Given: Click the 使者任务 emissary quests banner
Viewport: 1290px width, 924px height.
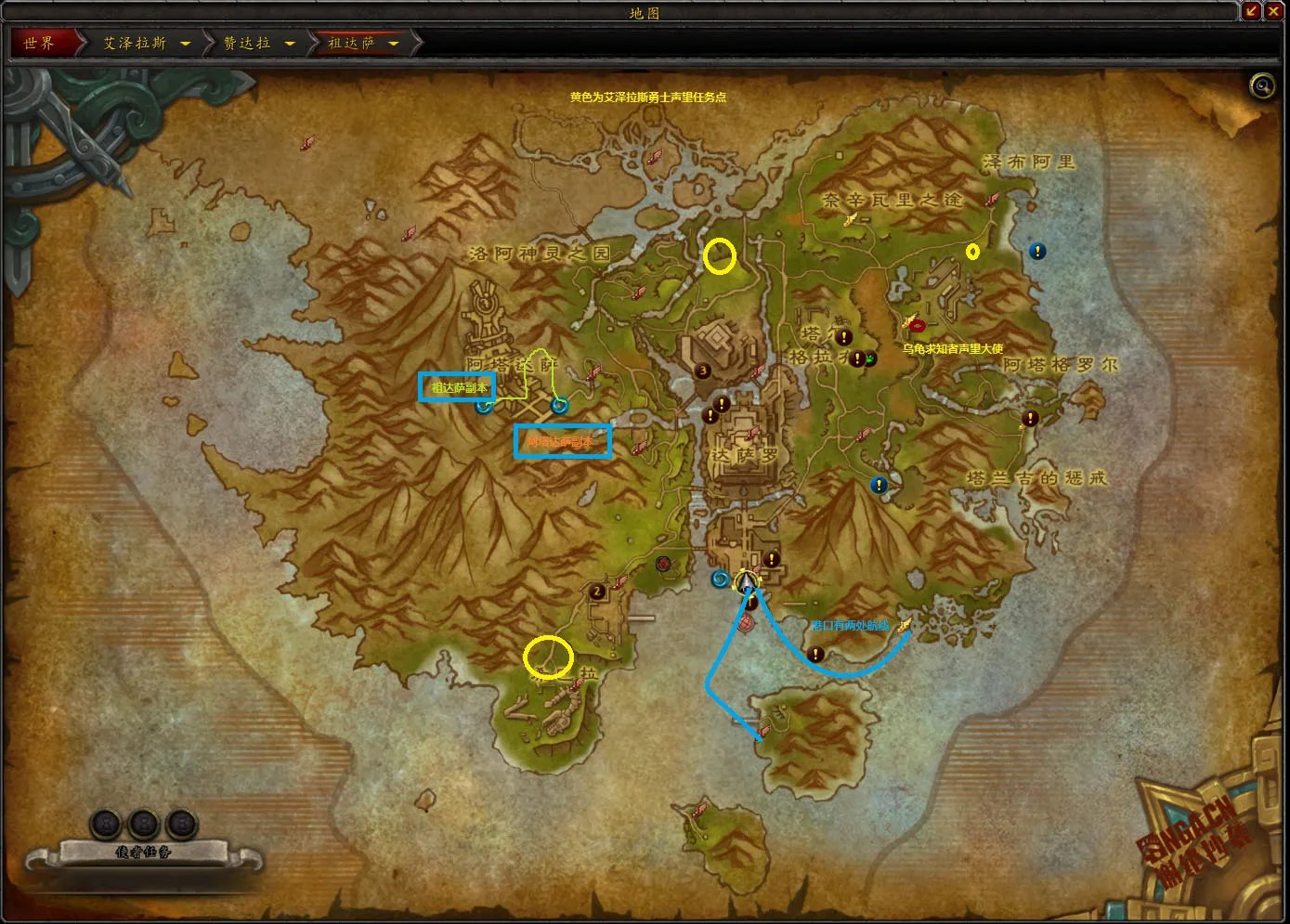Looking at the screenshot, I should coord(144,852).
